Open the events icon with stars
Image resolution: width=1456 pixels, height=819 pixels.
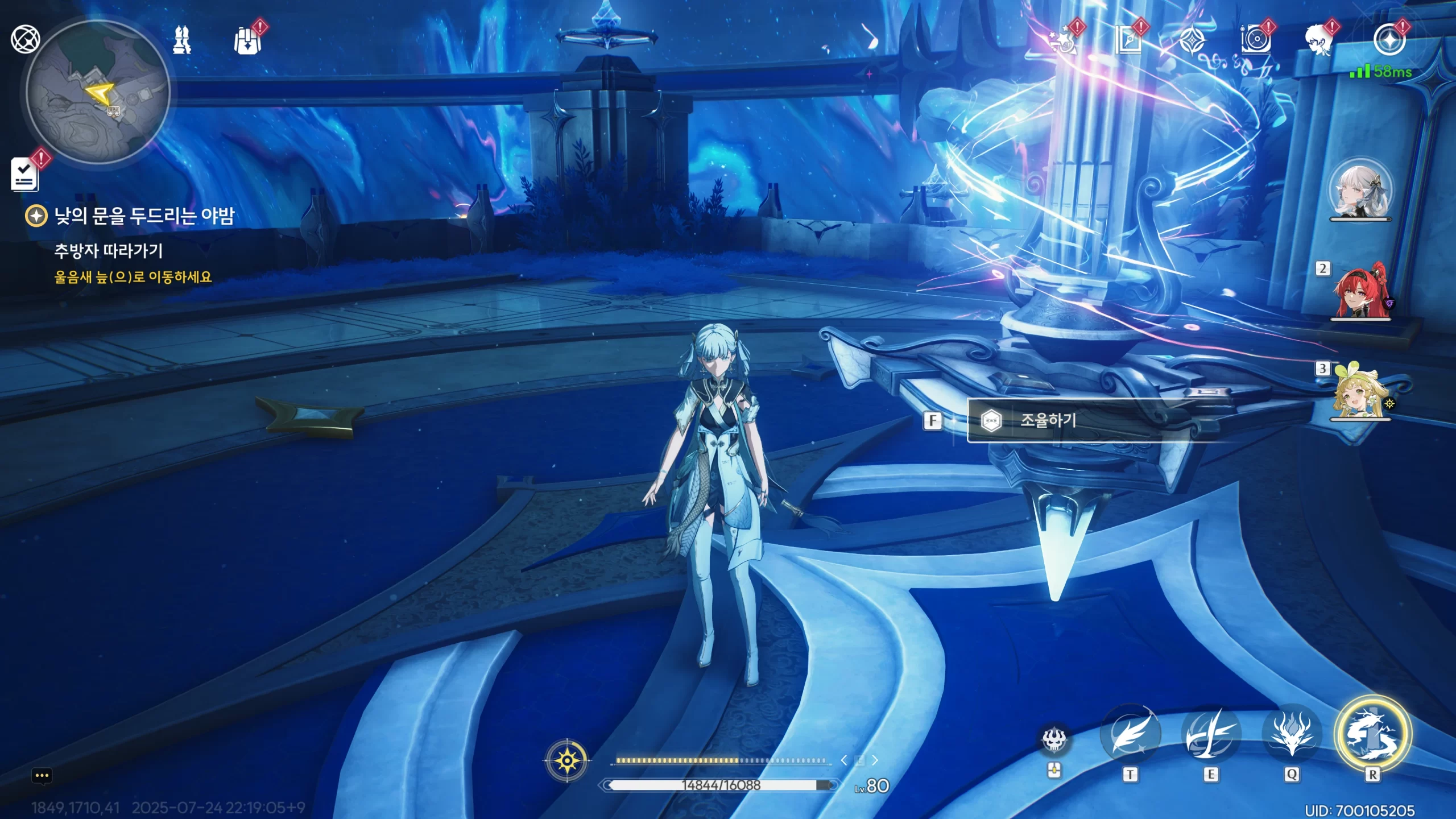click(x=1064, y=41)
